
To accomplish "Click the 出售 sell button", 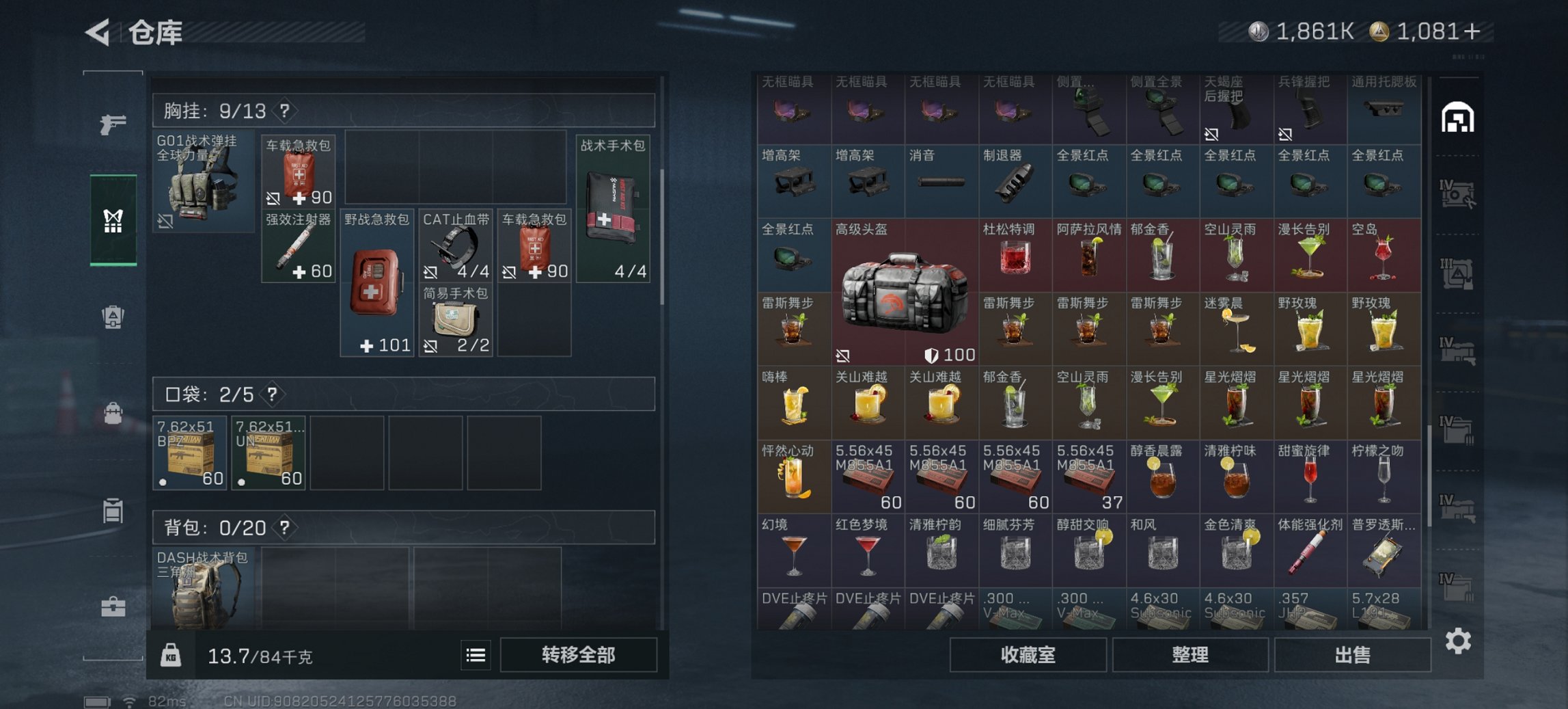I will pos(1352,654).
